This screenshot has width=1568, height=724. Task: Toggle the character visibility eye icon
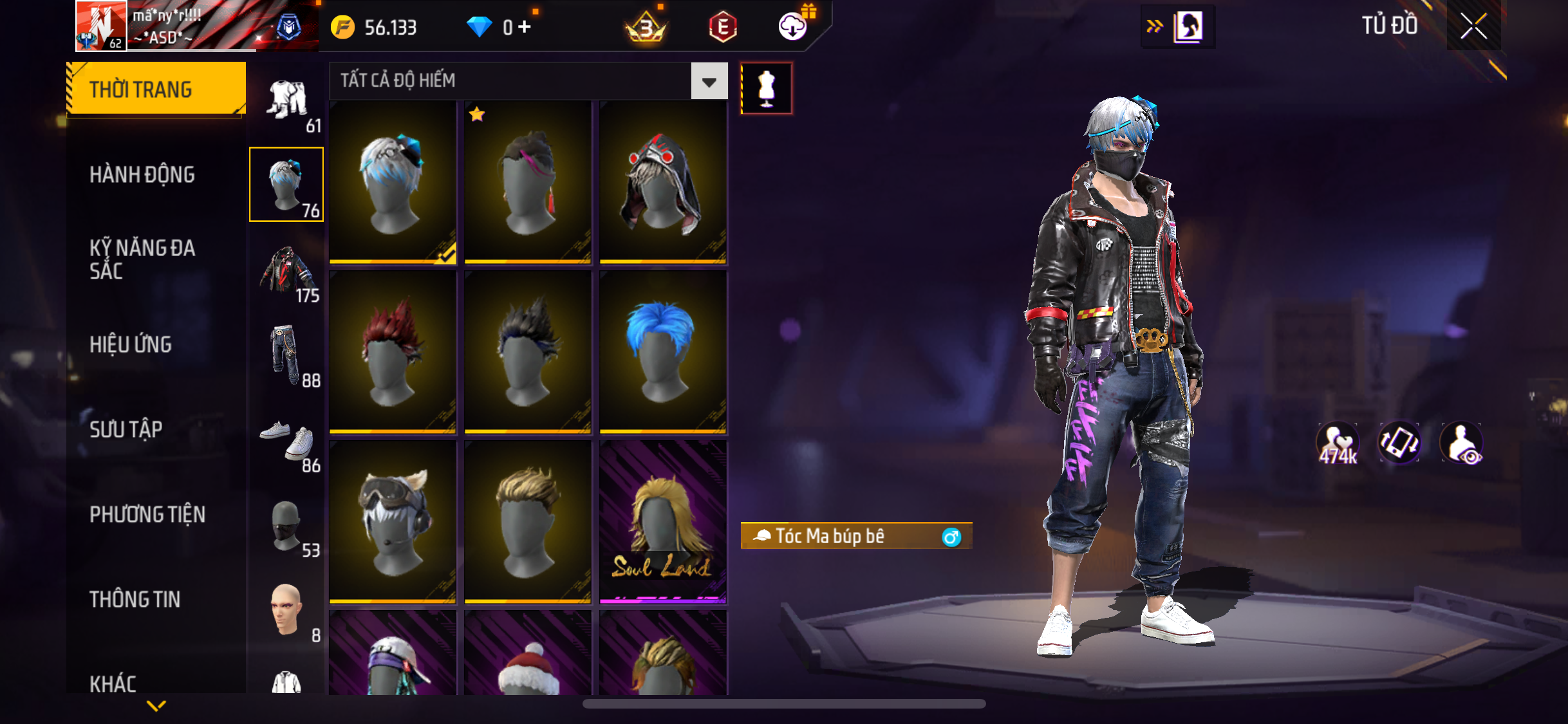pyautogui.click(x=1462, y=443)
